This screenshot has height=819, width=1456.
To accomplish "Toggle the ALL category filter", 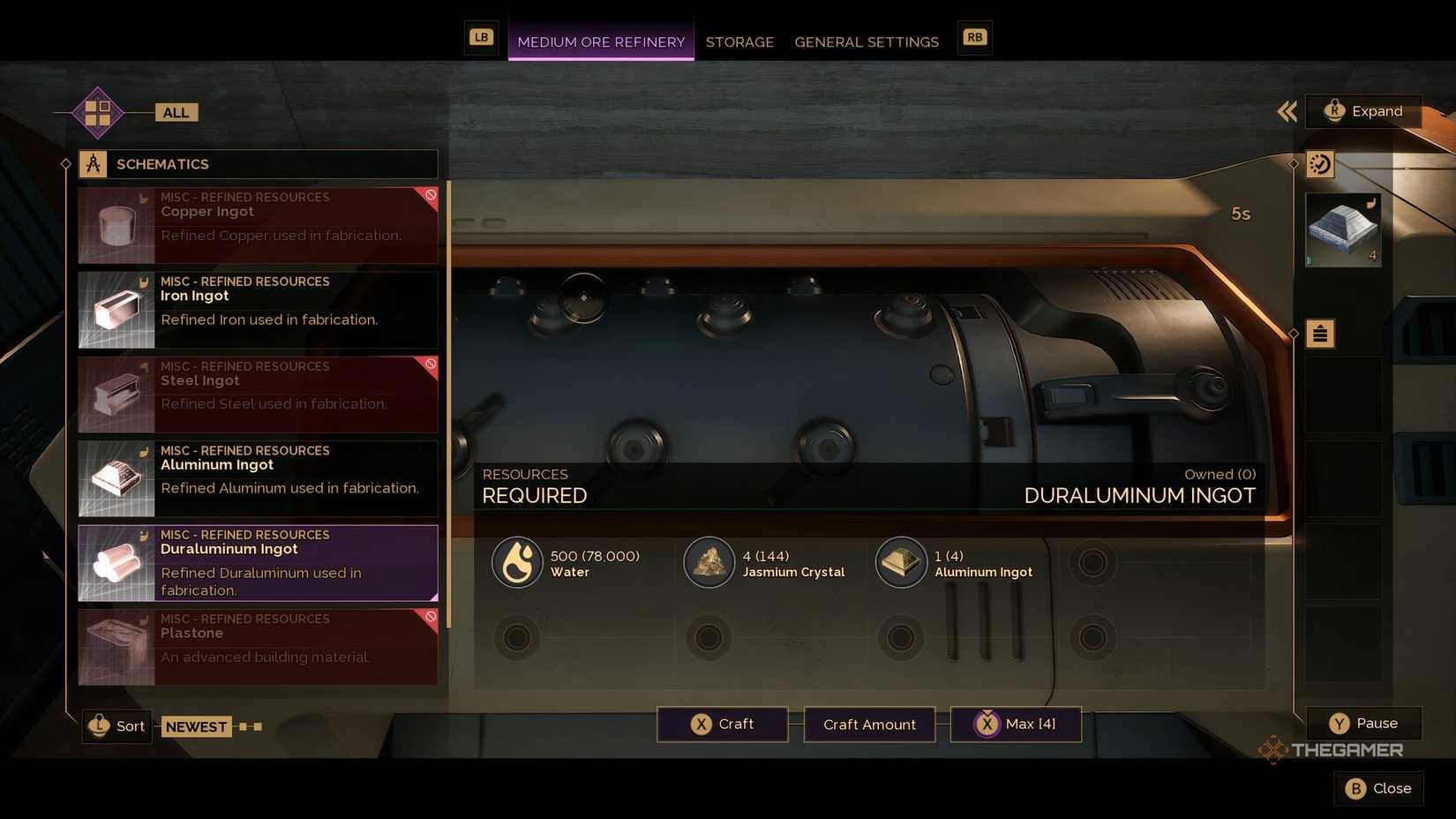I will tap(175, 112).
